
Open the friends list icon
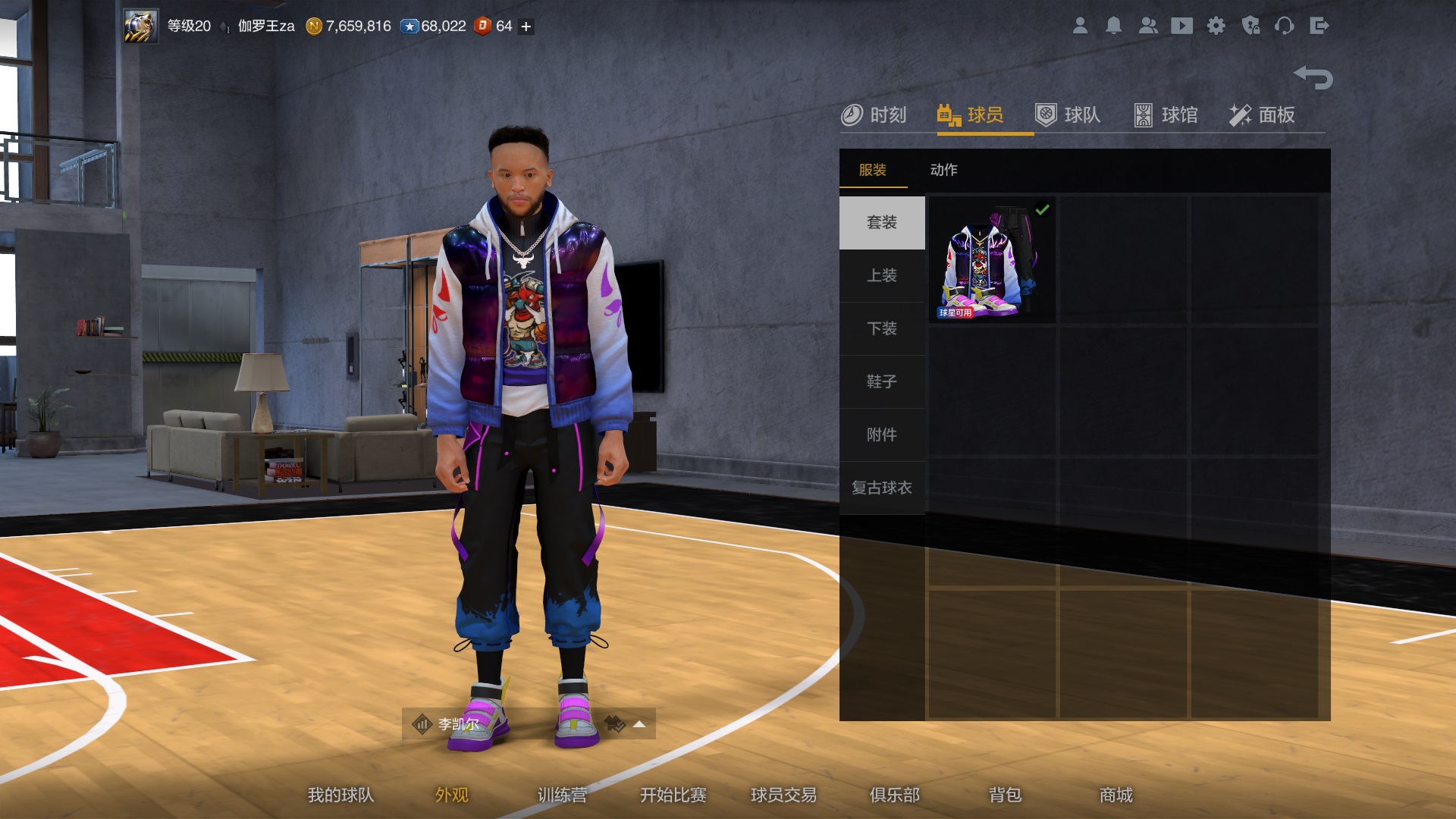point(1148,26)
